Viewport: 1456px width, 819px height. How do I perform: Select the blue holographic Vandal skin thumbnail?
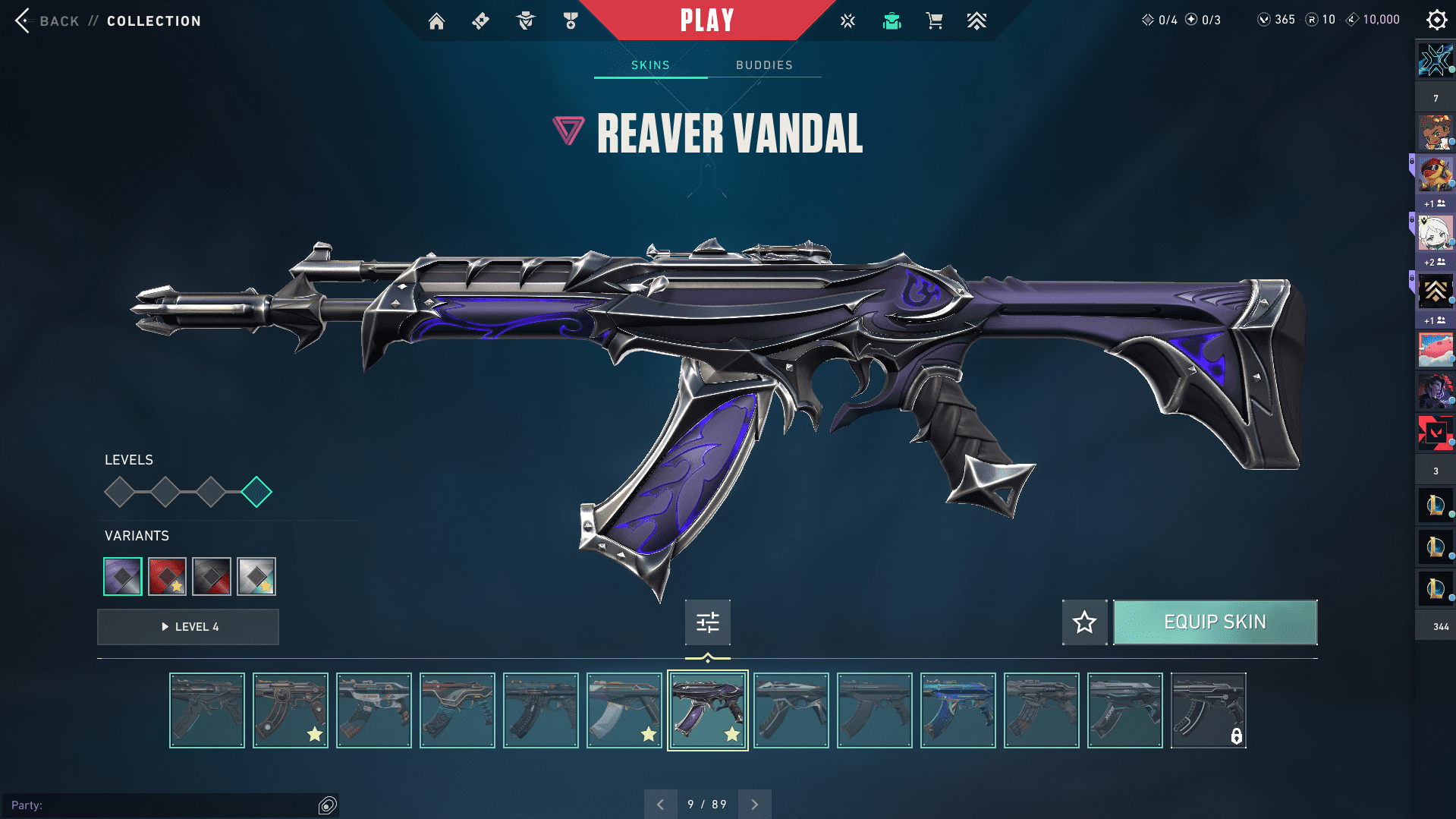click(958, 710)
